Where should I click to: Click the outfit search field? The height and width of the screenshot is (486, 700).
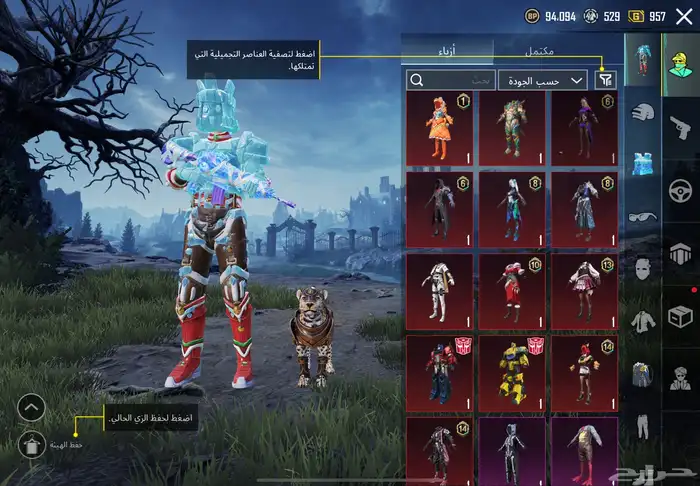[x=451, y=80]
